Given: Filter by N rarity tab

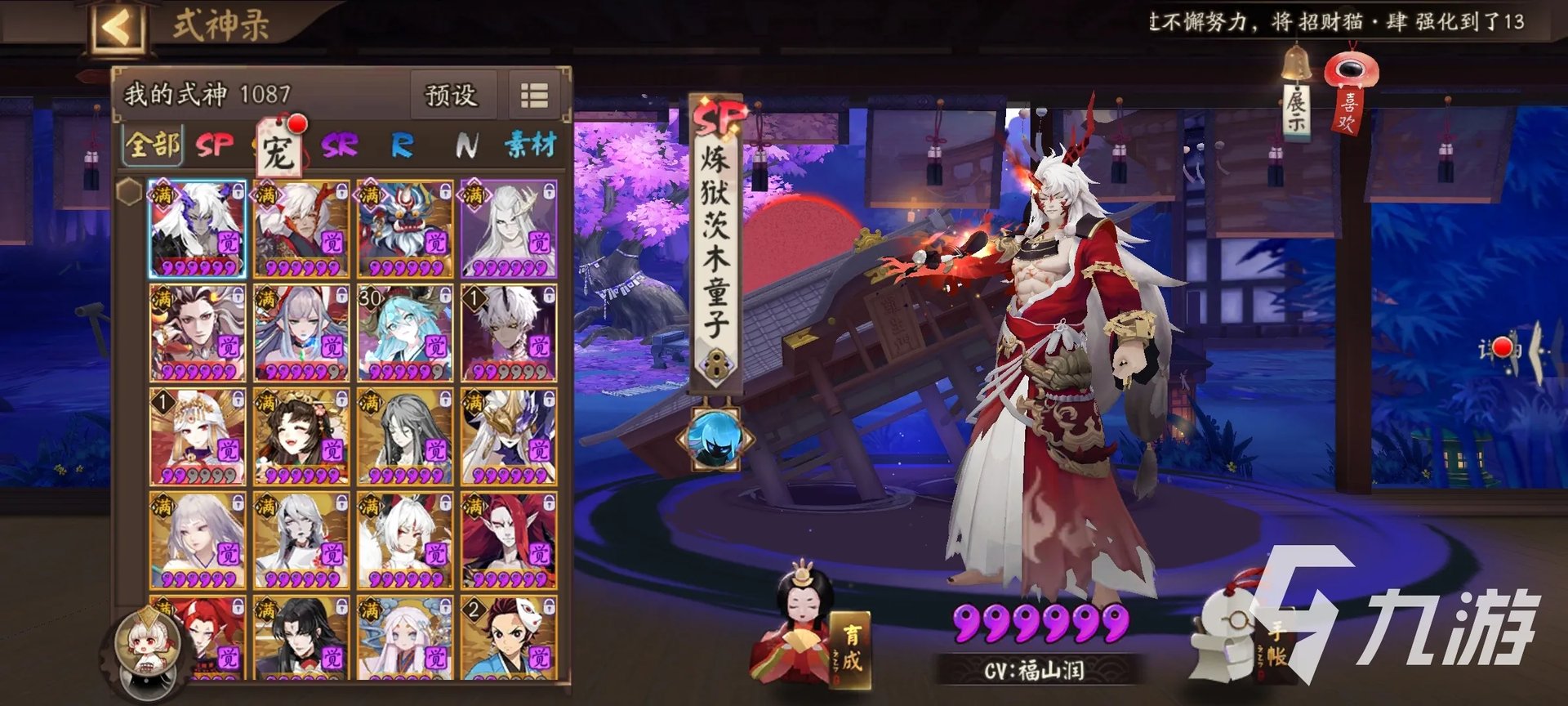Looking at the screenshot, I should (466, 145).
